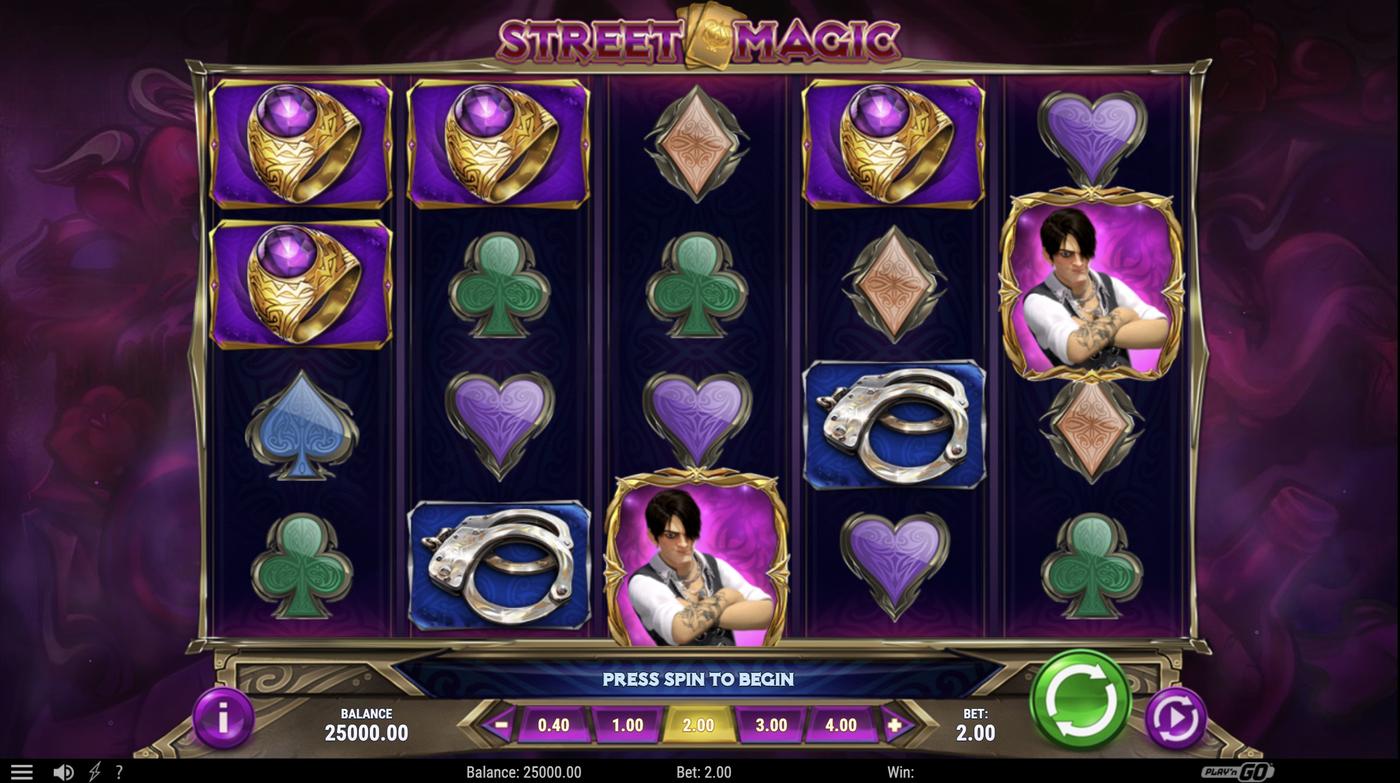Toggle bet value 4.00
This screenshot has height=783, width=1400.
(x=841, y=723)
